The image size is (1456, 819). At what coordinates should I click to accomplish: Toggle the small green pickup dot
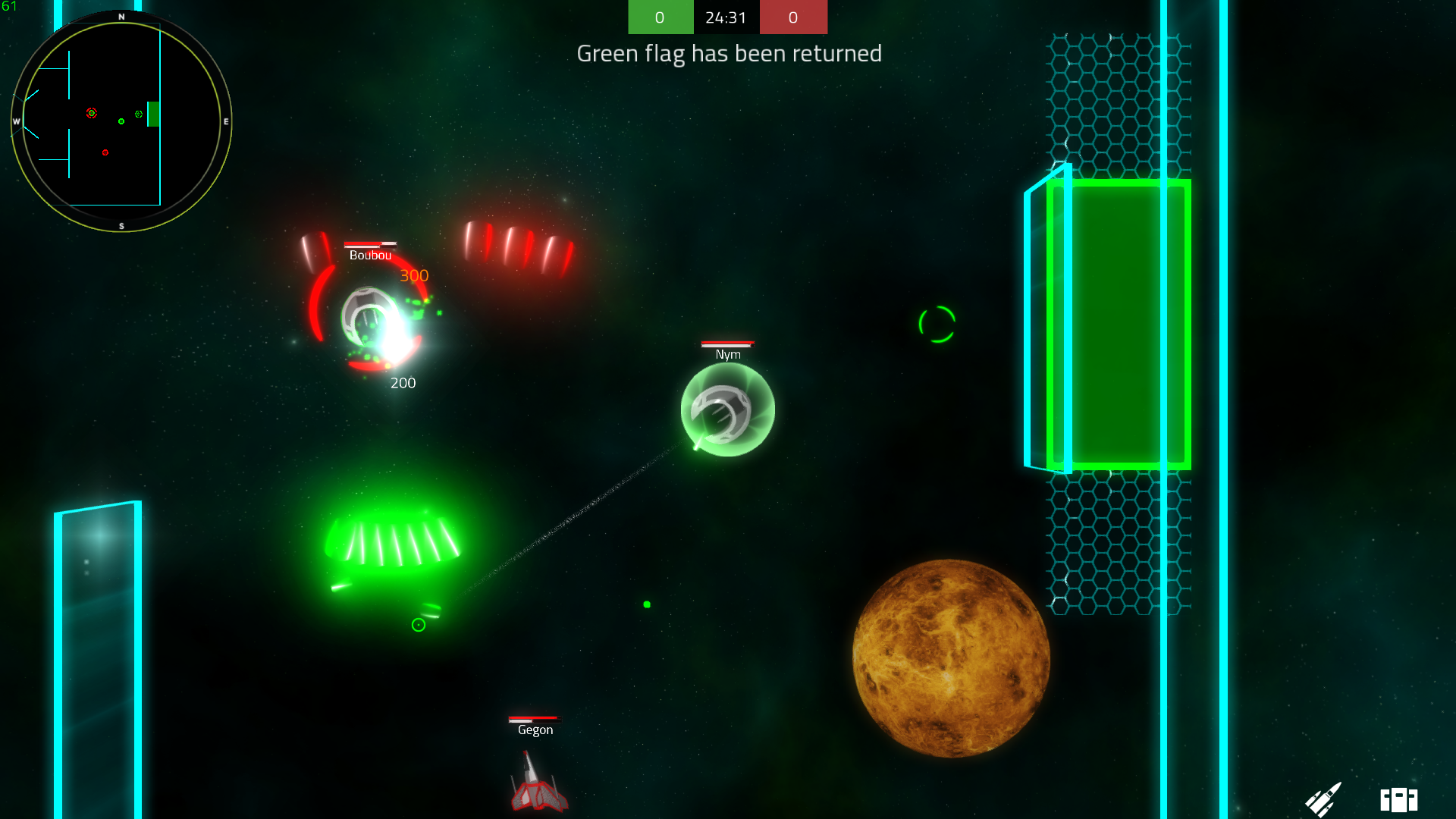647,605
